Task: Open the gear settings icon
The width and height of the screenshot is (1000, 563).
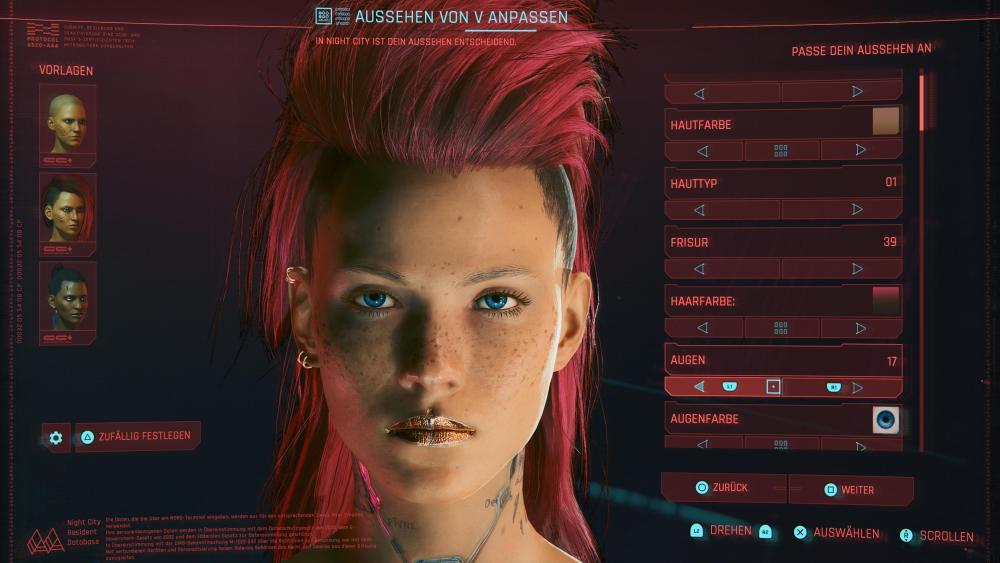Action: coord(56,437)
